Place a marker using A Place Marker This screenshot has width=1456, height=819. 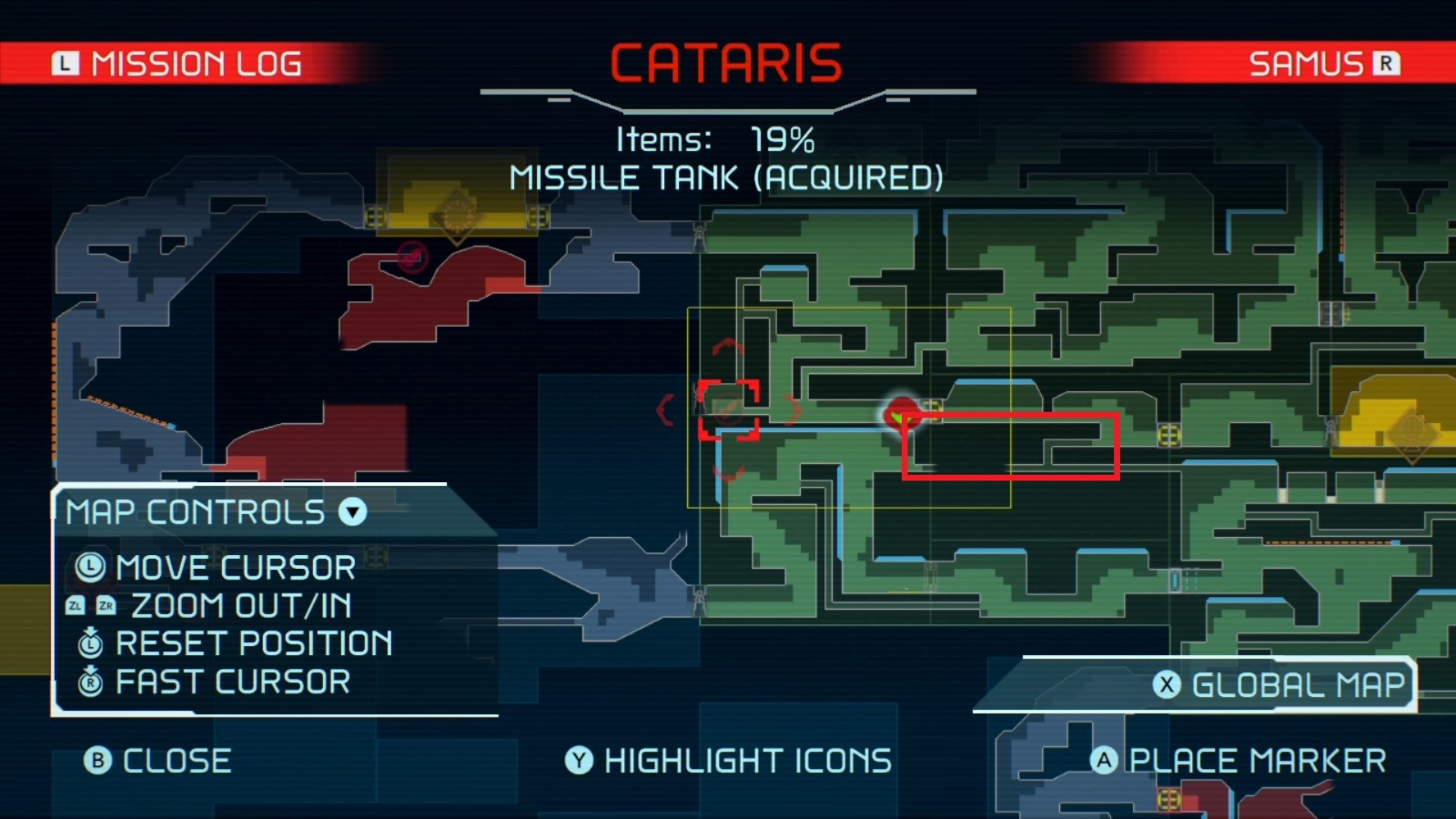pyautogui.click(x=1238, y=761)
